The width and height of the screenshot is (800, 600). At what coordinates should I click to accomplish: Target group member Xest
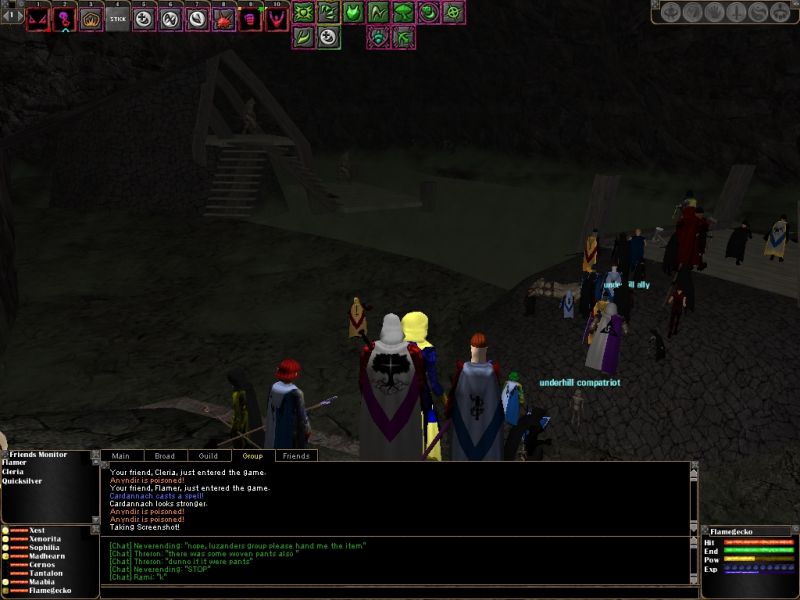click(37, 530)
